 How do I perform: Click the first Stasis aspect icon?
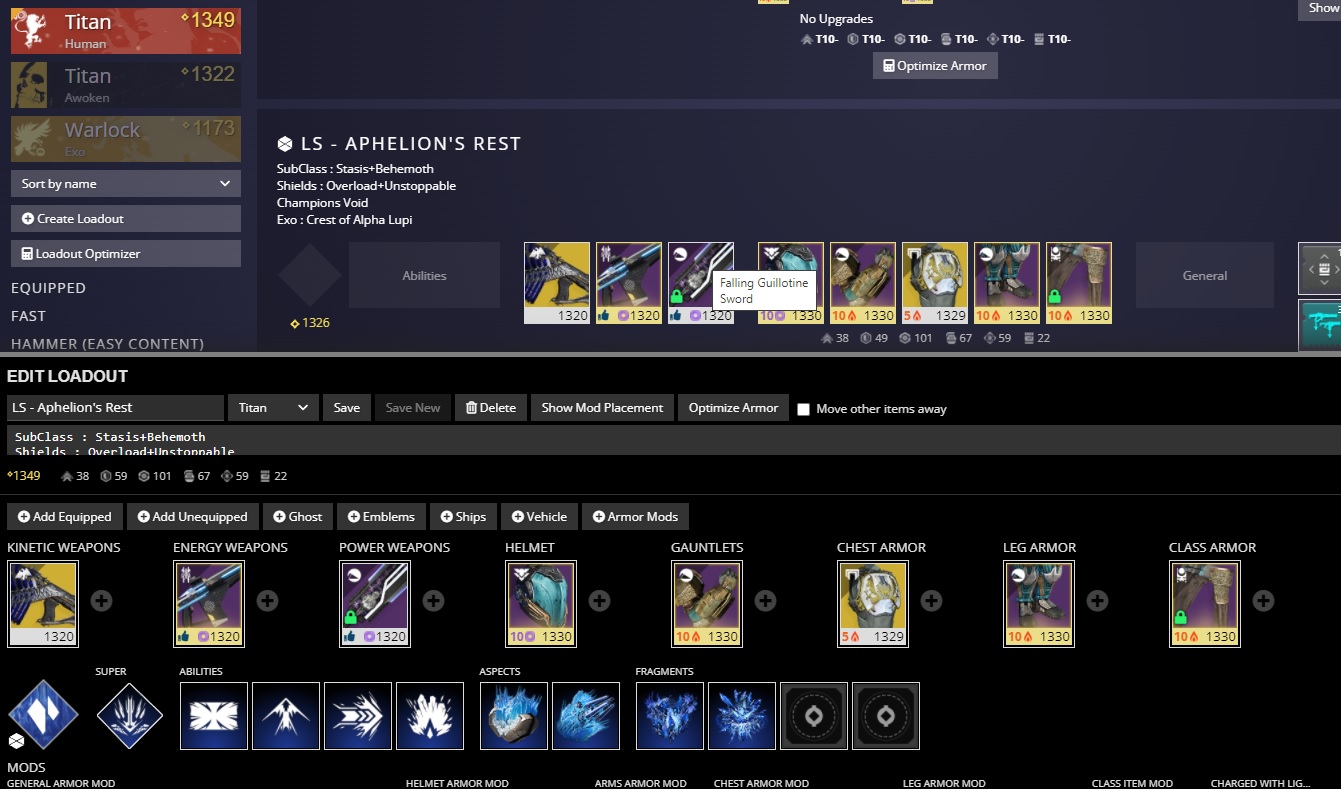[x=514, y=715]
